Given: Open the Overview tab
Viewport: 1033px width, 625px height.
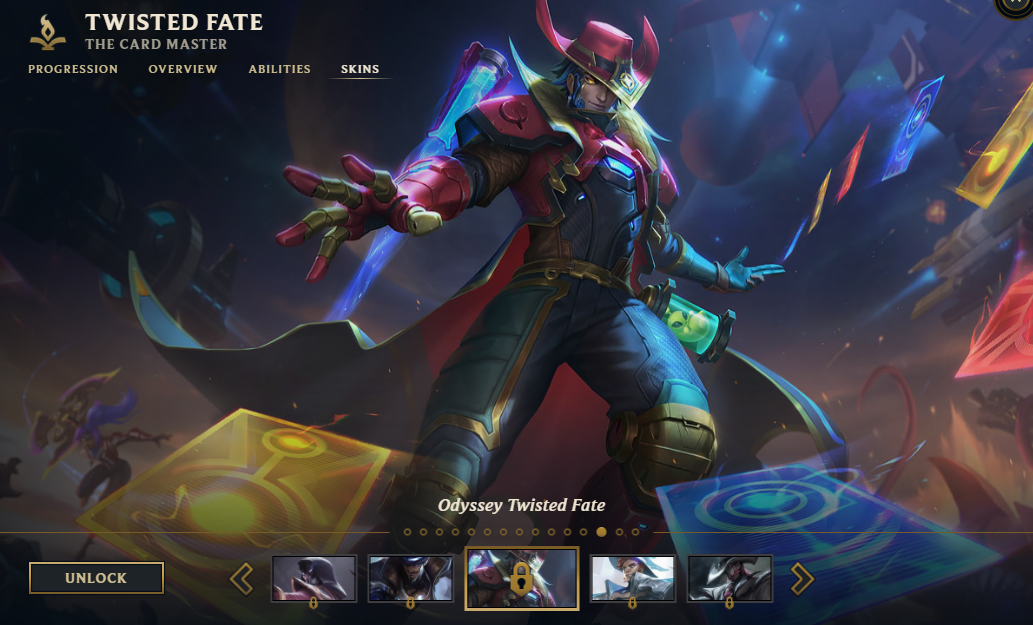Looking at the screenshot, I should (x=183, y=69).
